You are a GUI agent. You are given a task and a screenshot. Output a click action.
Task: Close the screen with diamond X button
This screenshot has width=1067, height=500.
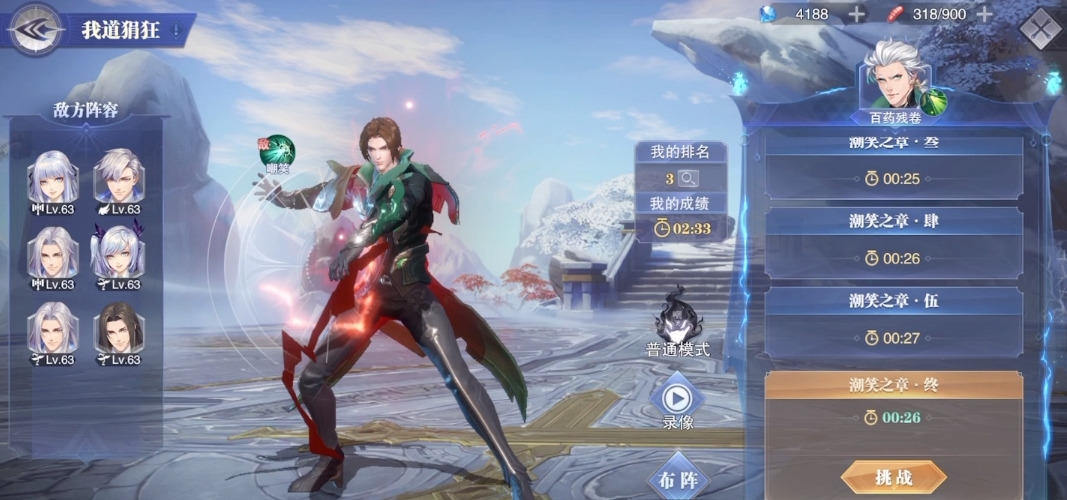(x=1041, y=28)
